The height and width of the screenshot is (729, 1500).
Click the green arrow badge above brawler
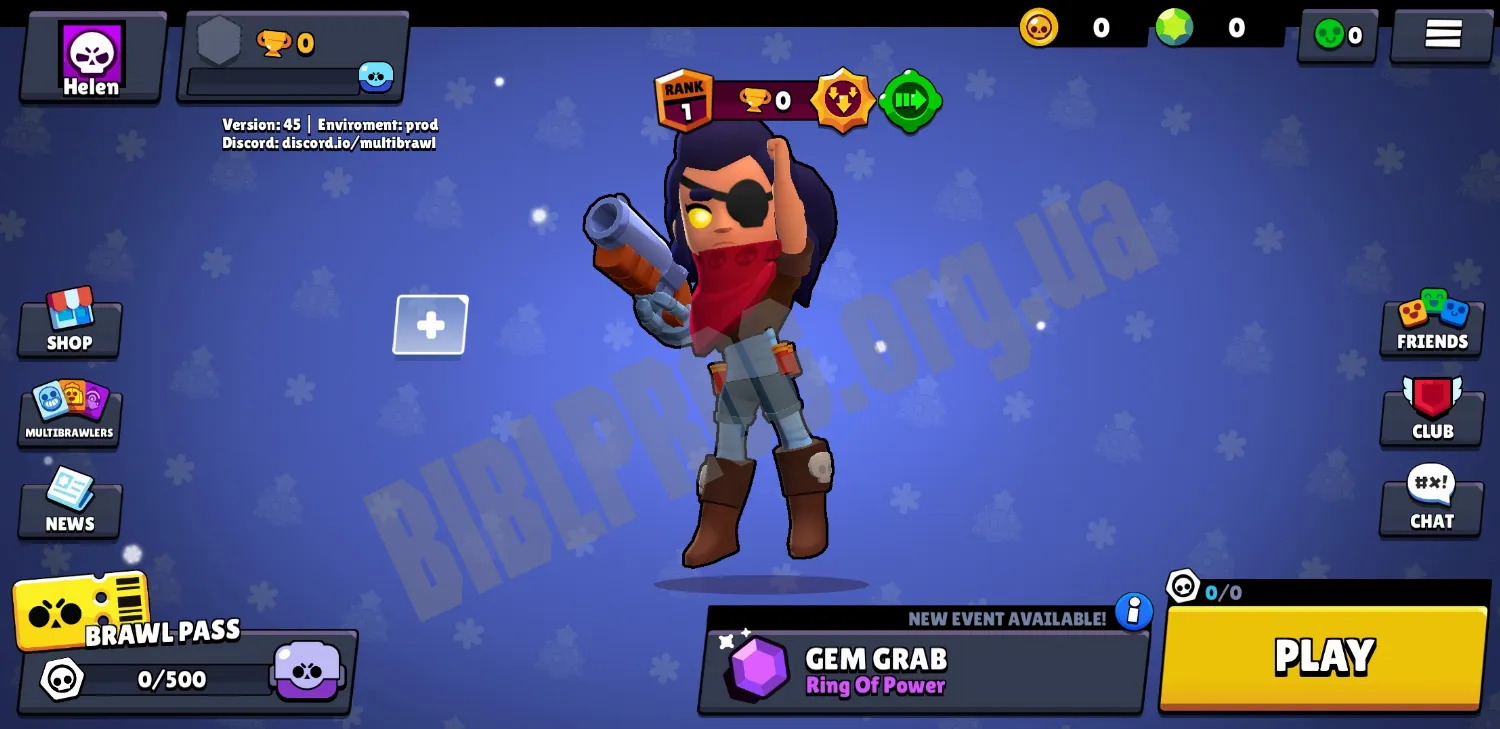point(910,100)
